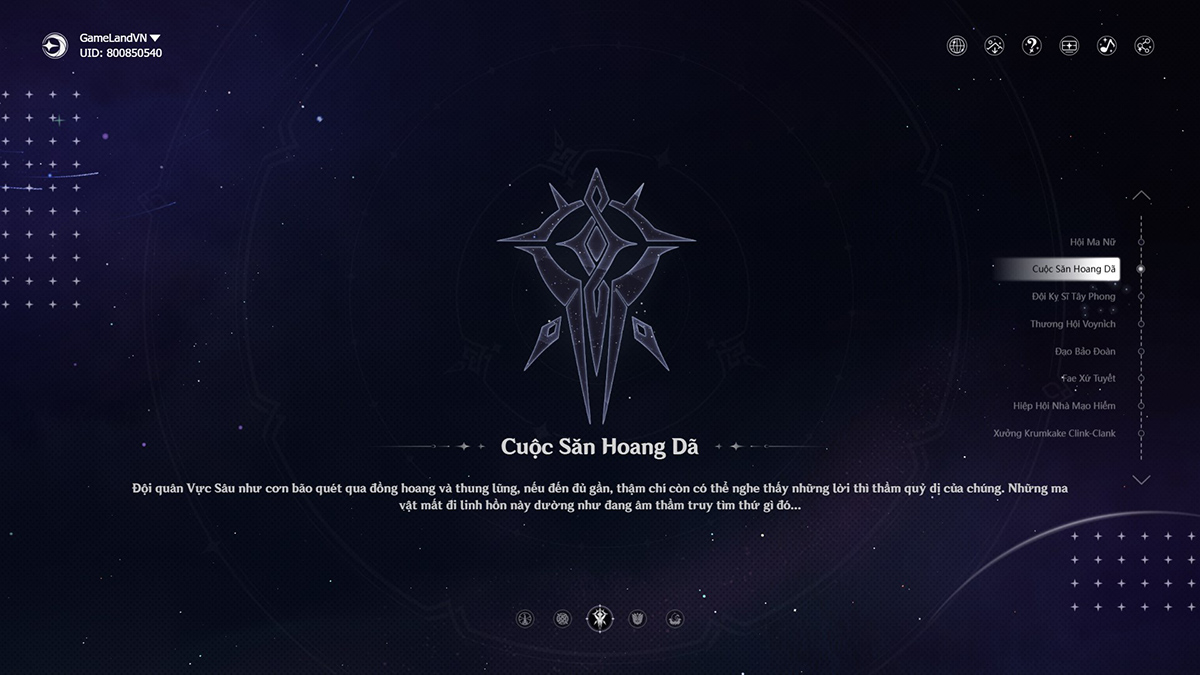Choose the shield mask emblem at the bottom
Image resolution: width=1200 pixels, height=675 pixels.
click(x=638, y=619)
